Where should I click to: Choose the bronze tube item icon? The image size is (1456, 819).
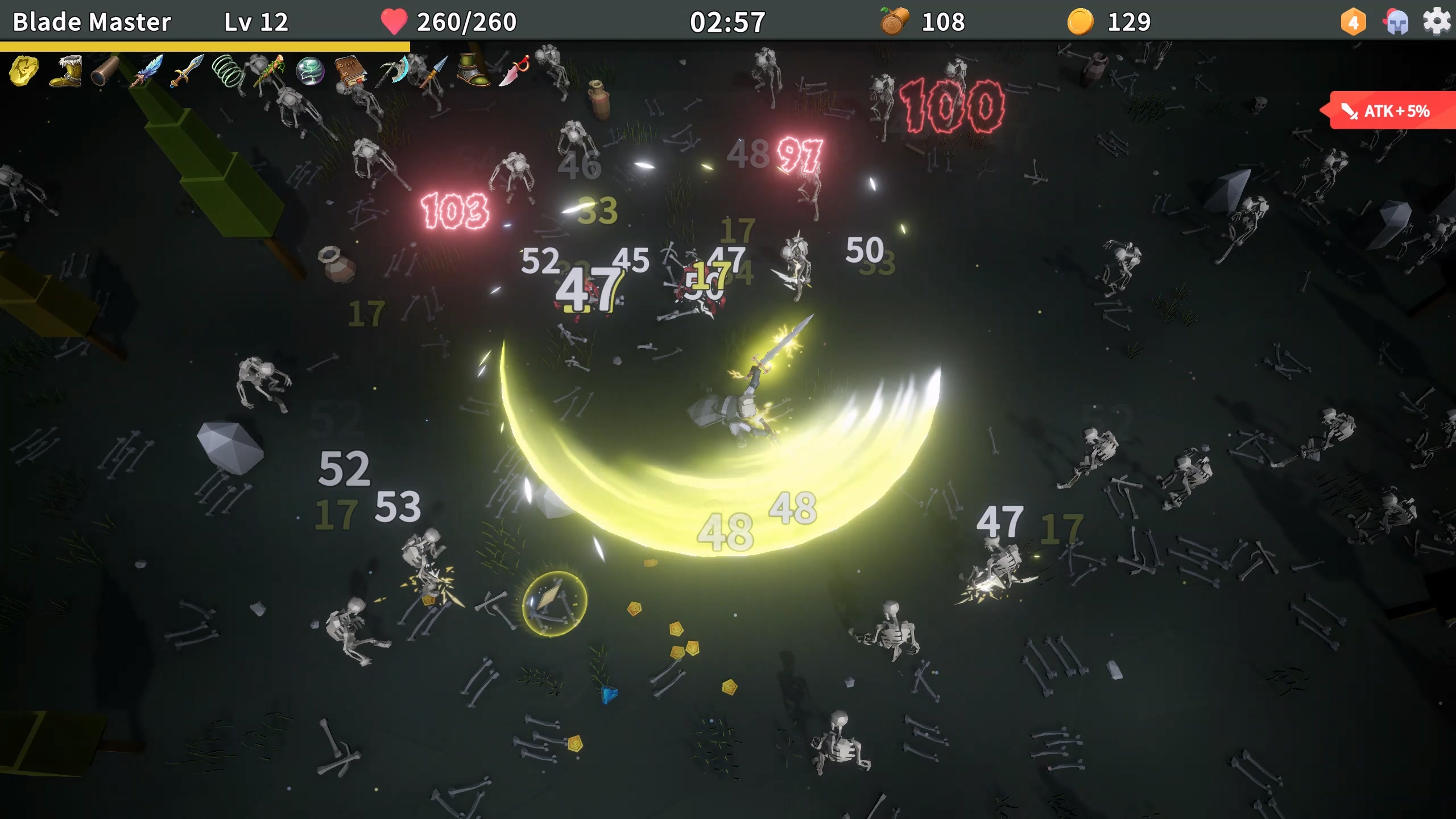tap(106, 71)
